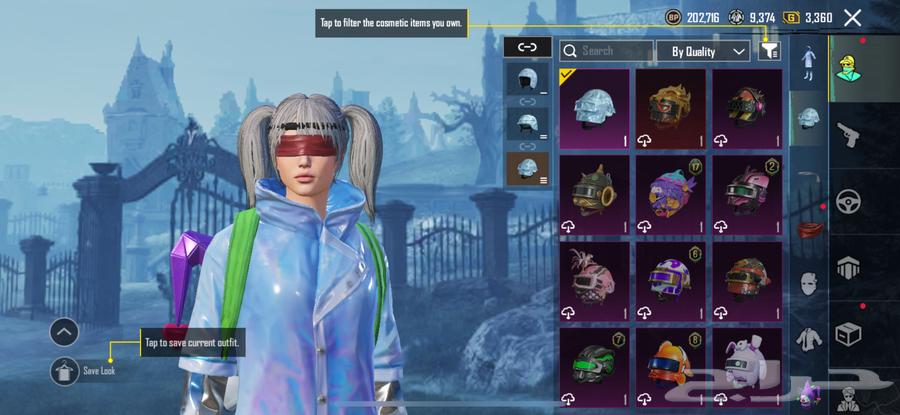Viewport: 900px width, 415px height.
Task: Open the steering wheel vehicles category
Action: click(x=848, y=201)
